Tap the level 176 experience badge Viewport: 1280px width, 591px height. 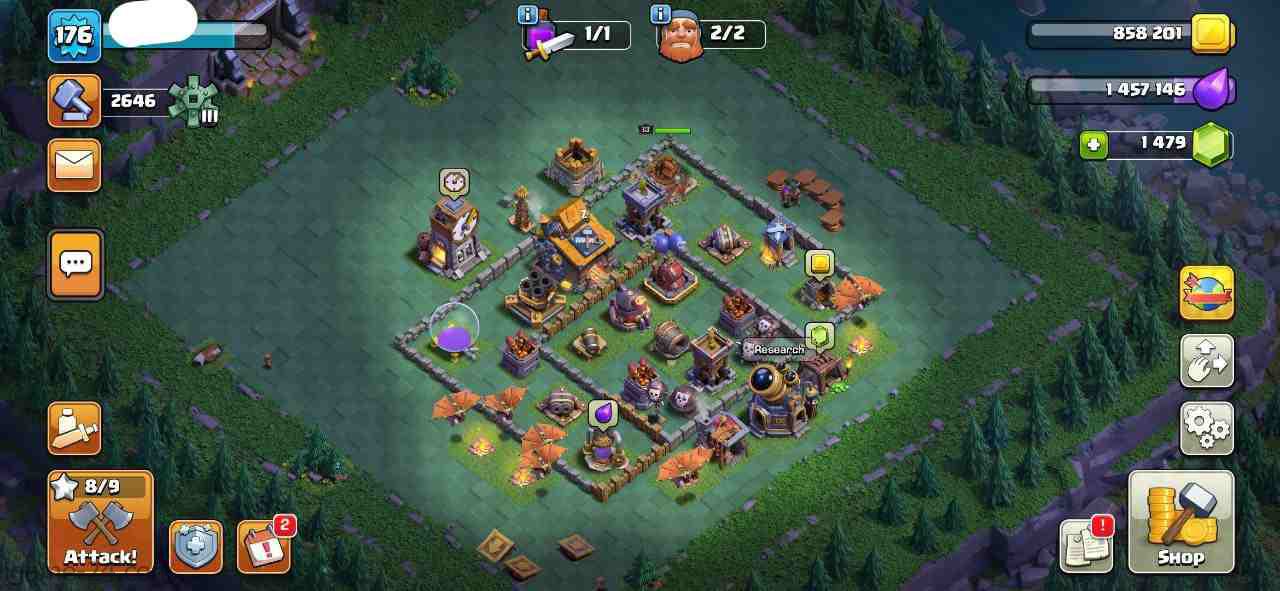click(x=74, y=36)
